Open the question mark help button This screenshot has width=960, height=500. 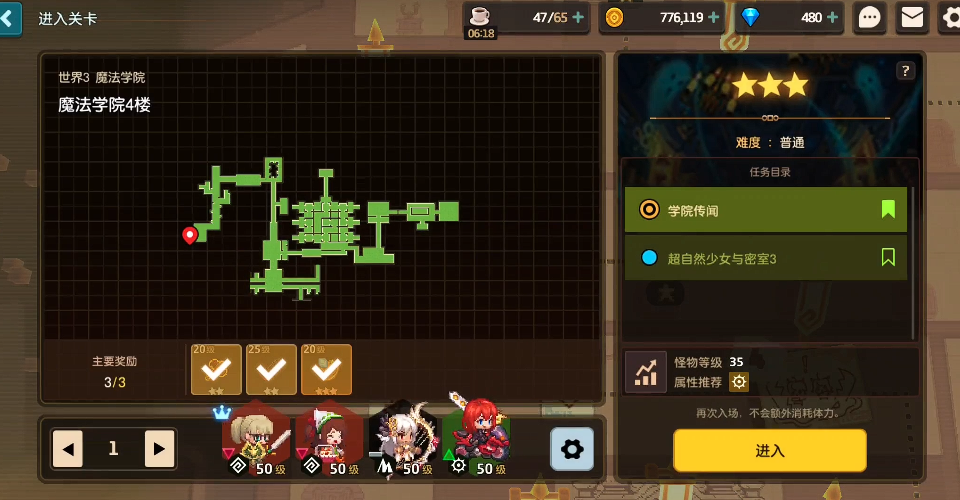click(906, 71)
